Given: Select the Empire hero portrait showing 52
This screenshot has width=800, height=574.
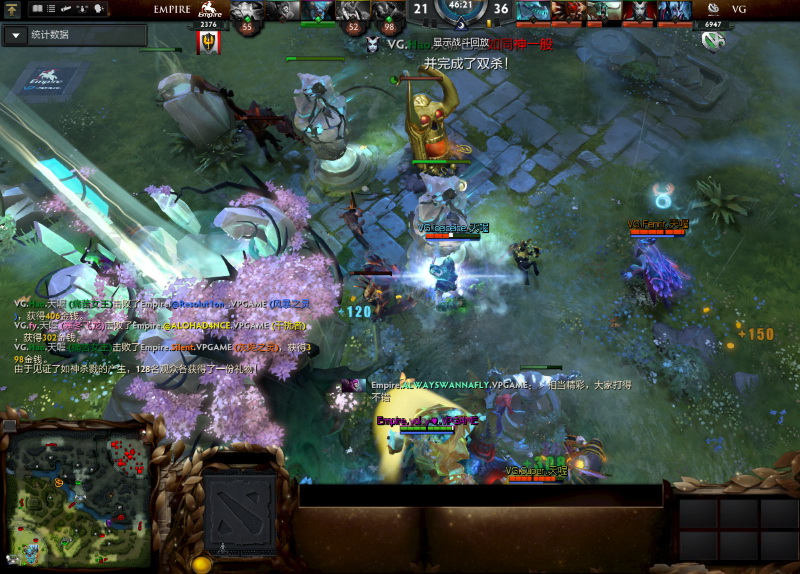Looking at the screenshot, I should click(352, 12).
